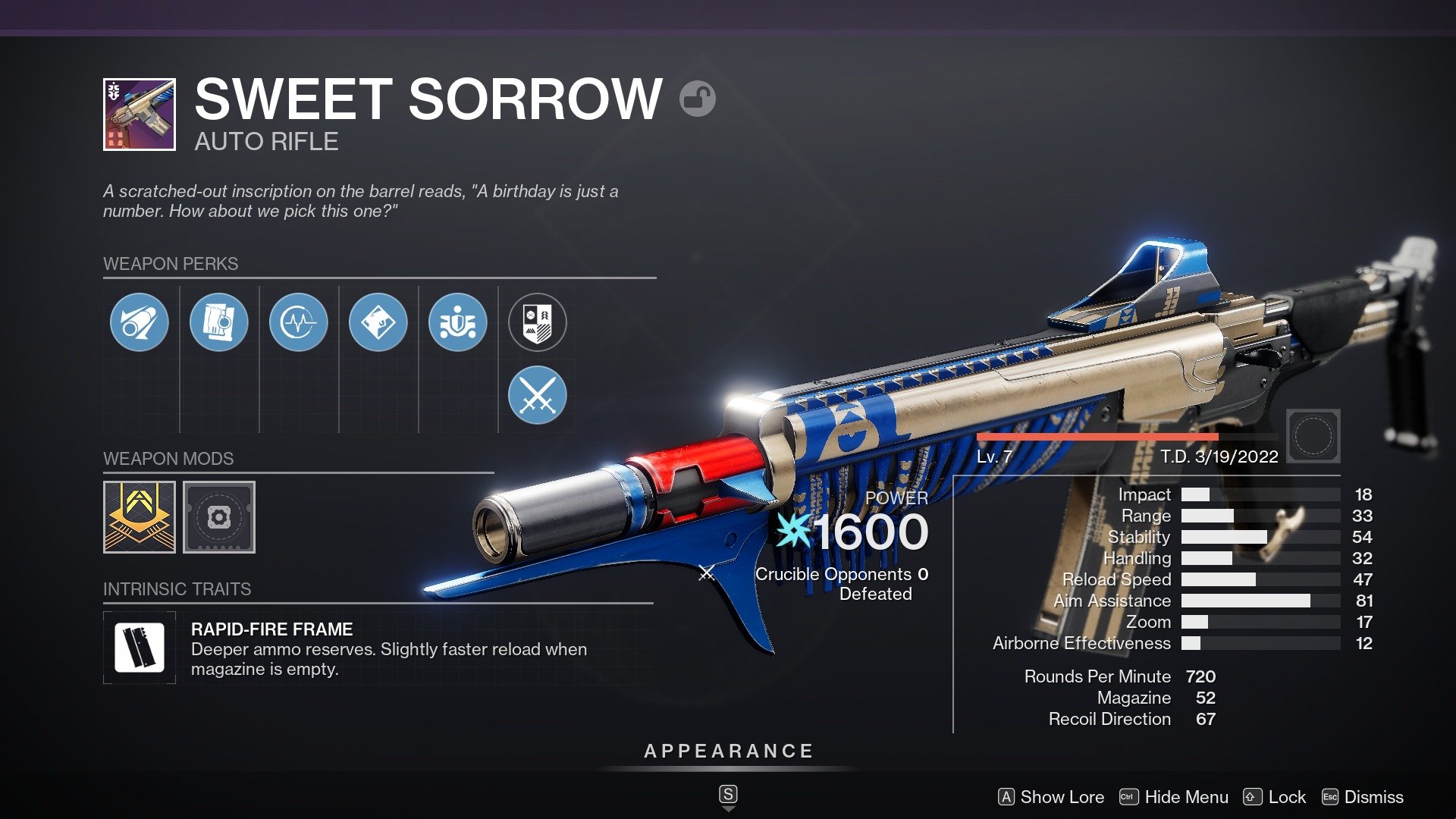The height and width of the screenshot is (819, 1456).
Task: Select the barrel perk icon
Action: coord(140,322)
